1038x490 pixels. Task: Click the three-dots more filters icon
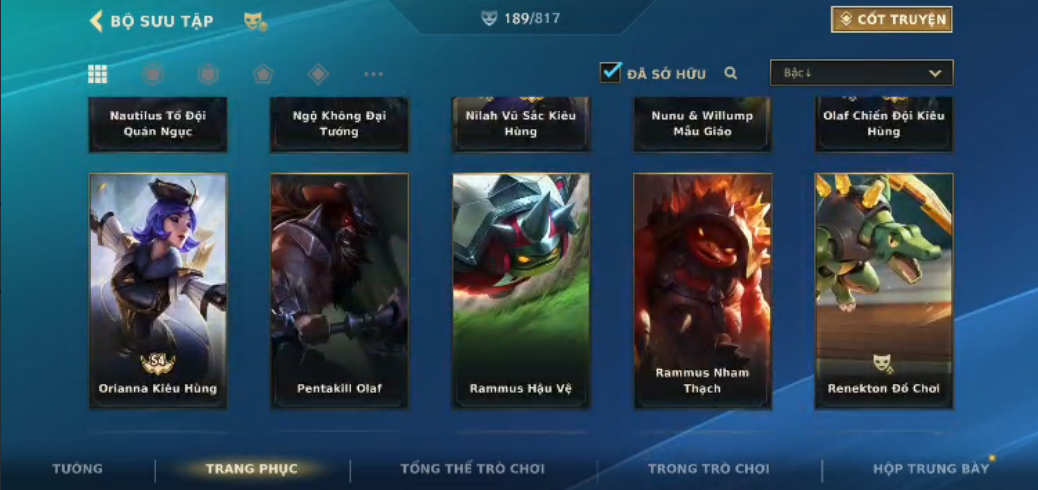[x=373, y=74]
